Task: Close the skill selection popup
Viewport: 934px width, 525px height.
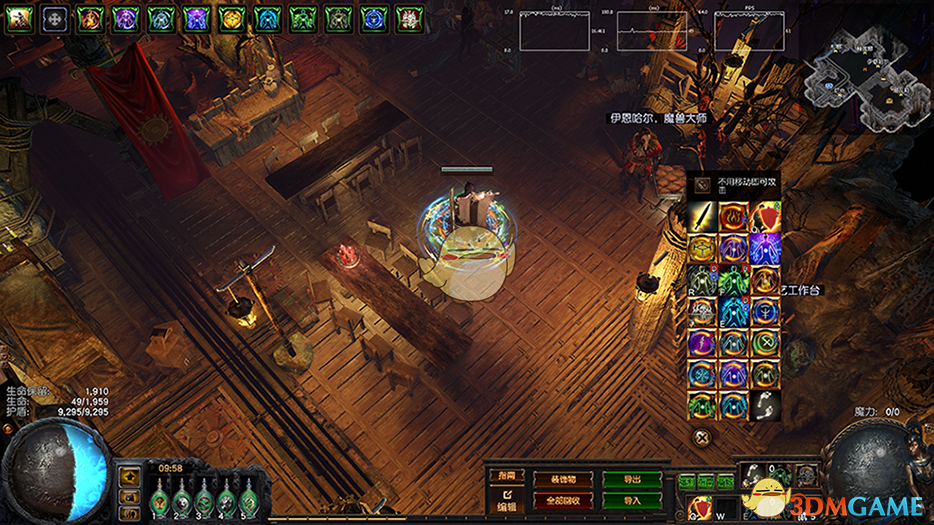Action: [x=703, y=436]
